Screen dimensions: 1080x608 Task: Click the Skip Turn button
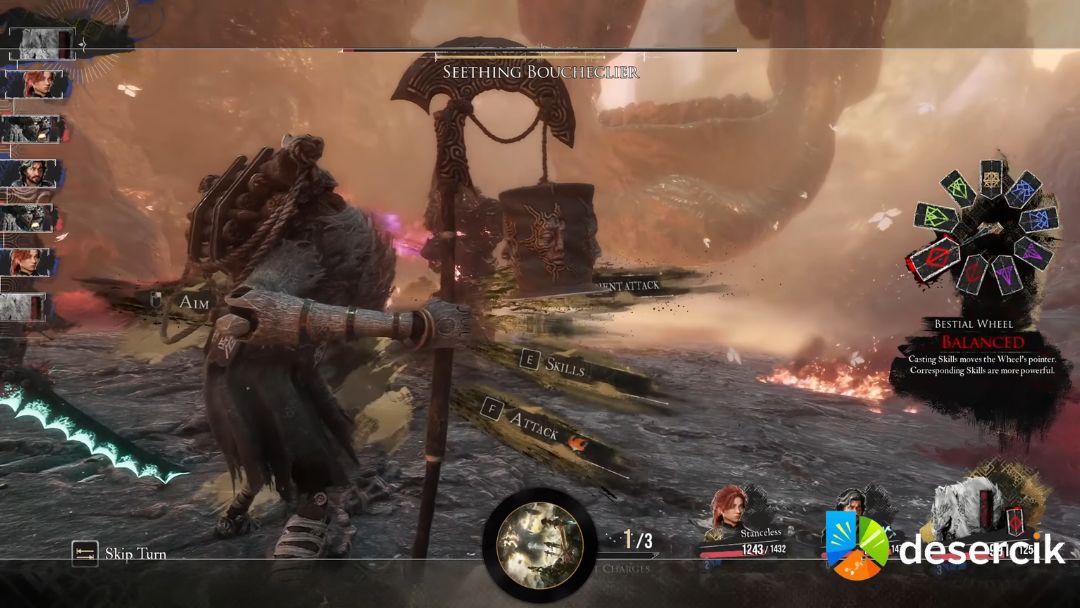(121, 553)
